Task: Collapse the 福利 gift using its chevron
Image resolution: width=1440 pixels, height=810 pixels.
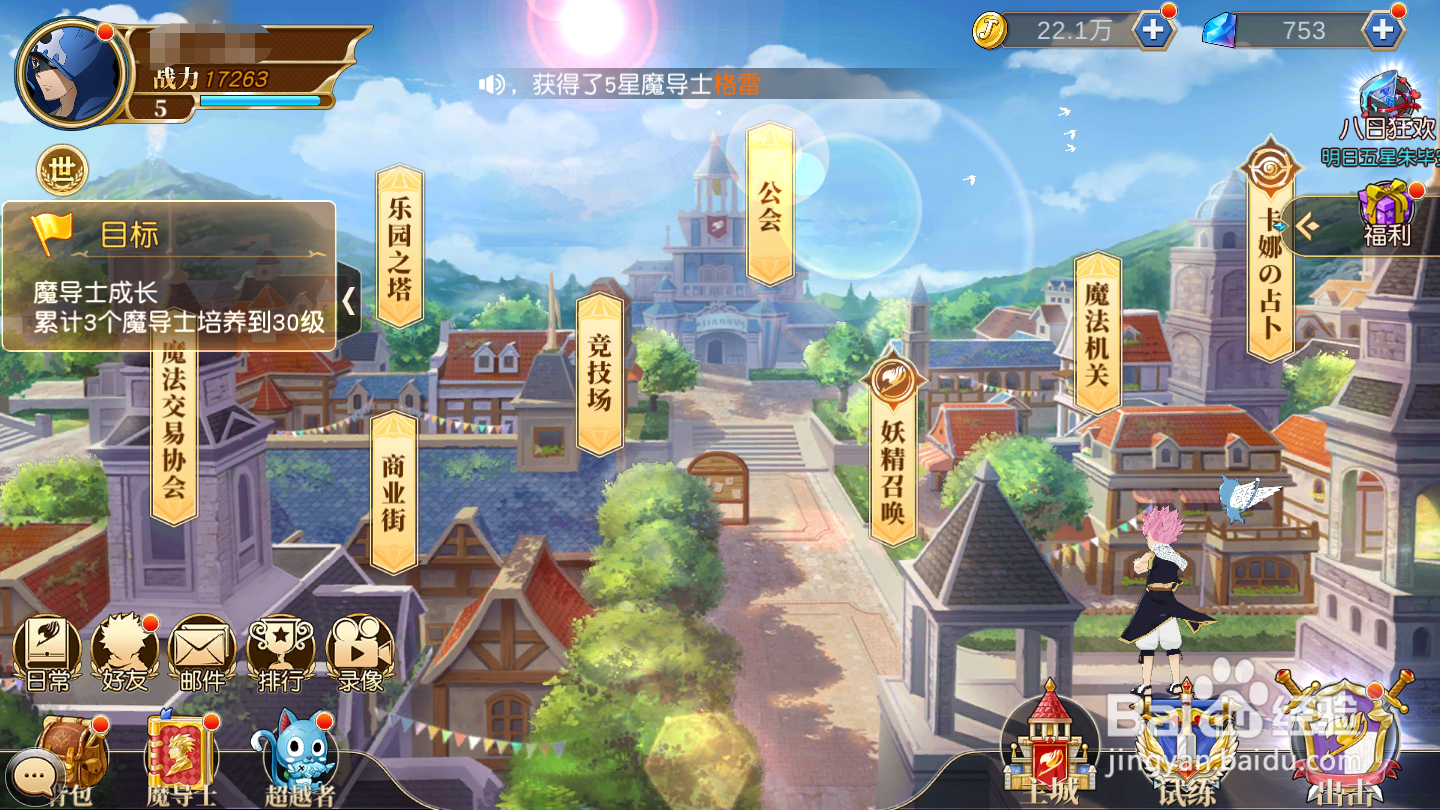Action: [x=1310, y=225]
